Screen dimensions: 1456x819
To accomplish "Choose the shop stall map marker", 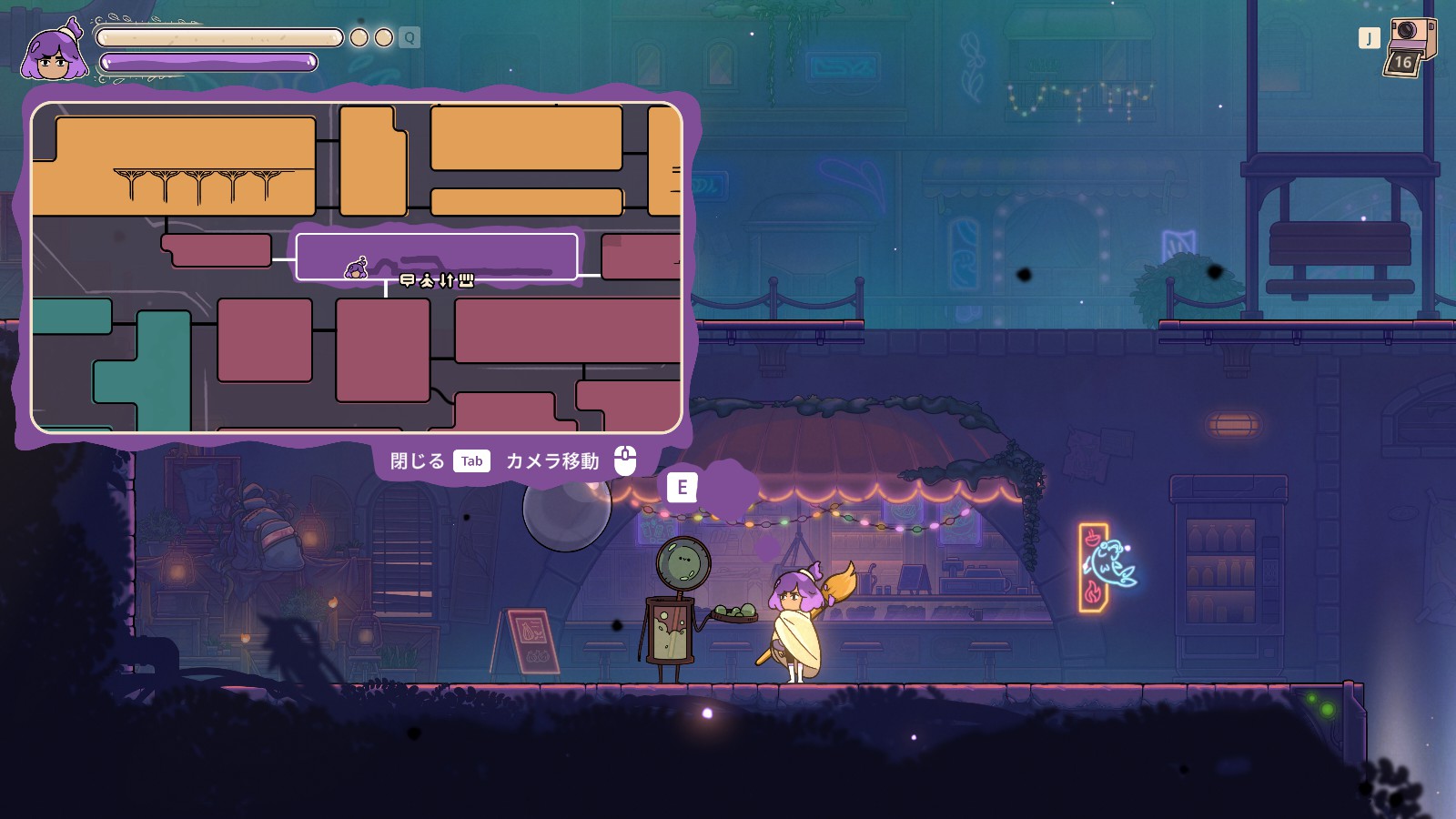I will pos(466,280).
